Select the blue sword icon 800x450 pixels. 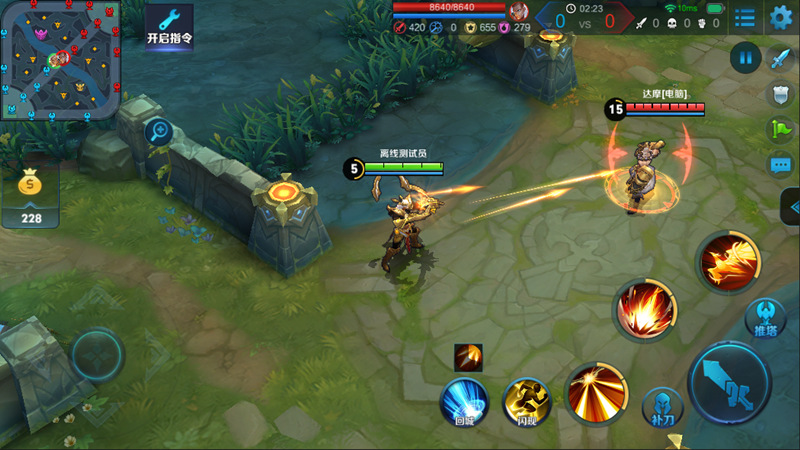(x=780, y=58)
